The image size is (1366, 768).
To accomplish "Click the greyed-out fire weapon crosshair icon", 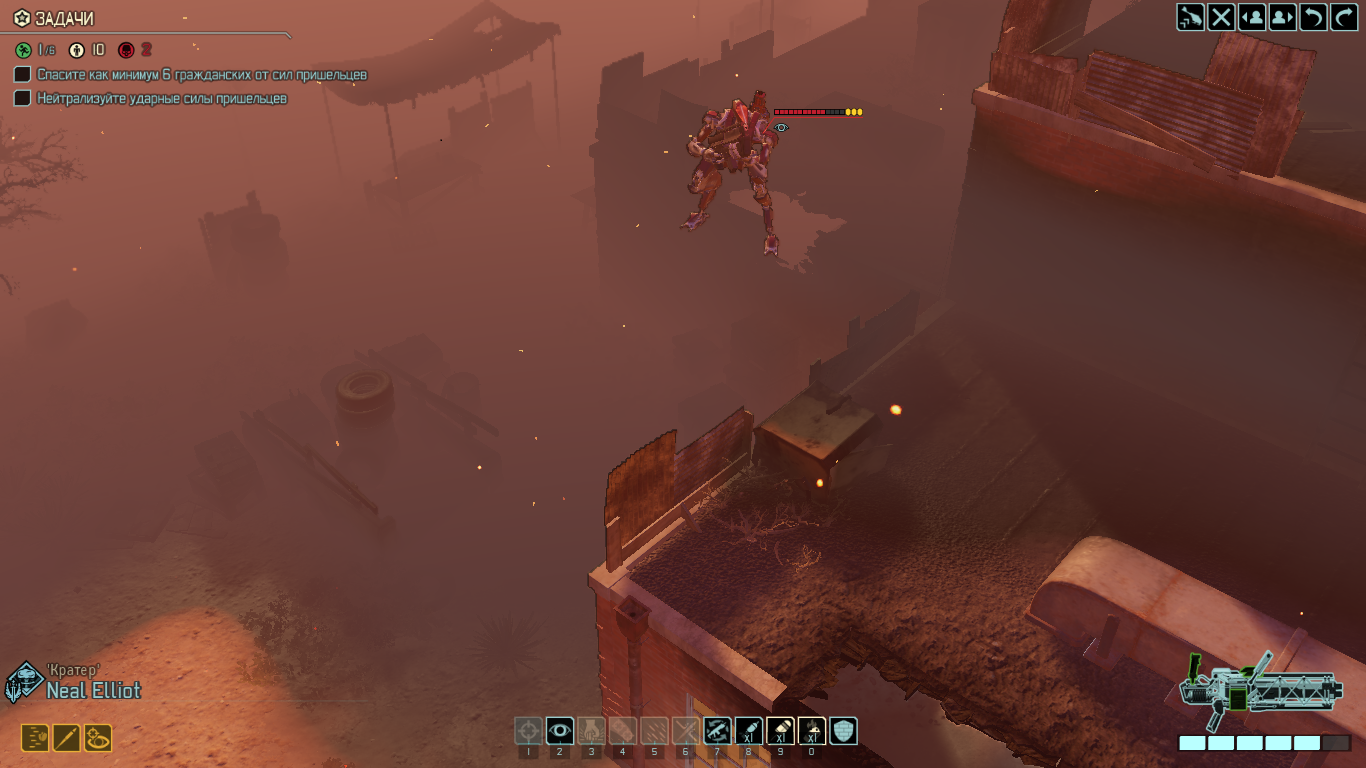I will [x=528, y=731].
